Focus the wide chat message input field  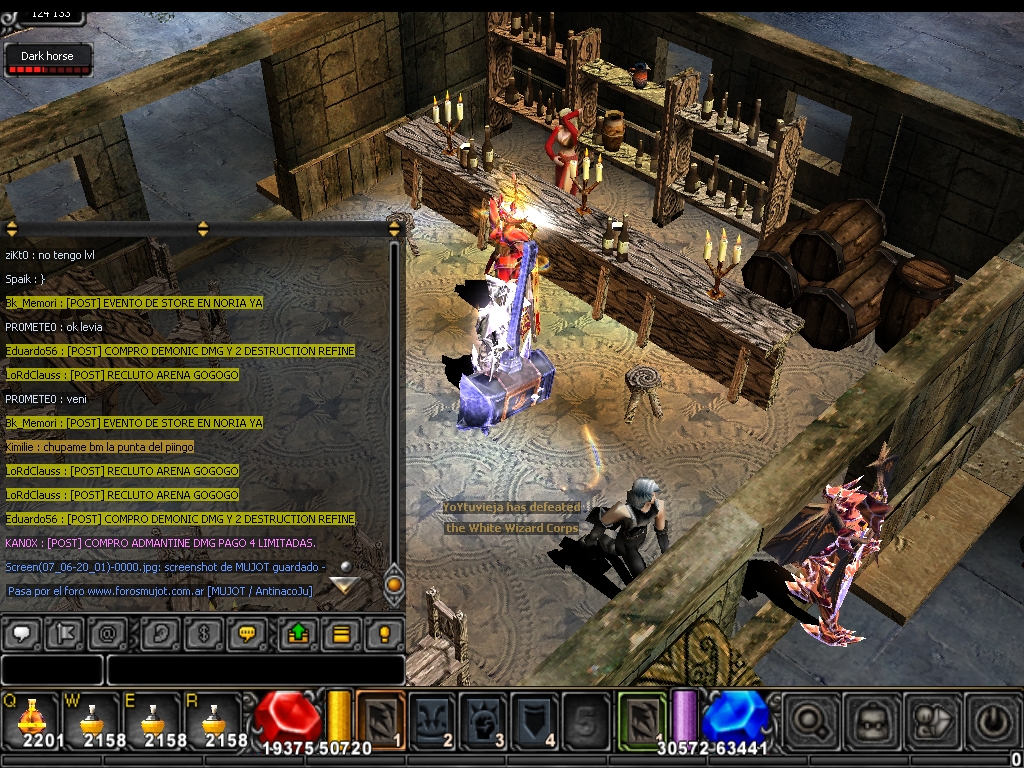pos(255,670)
